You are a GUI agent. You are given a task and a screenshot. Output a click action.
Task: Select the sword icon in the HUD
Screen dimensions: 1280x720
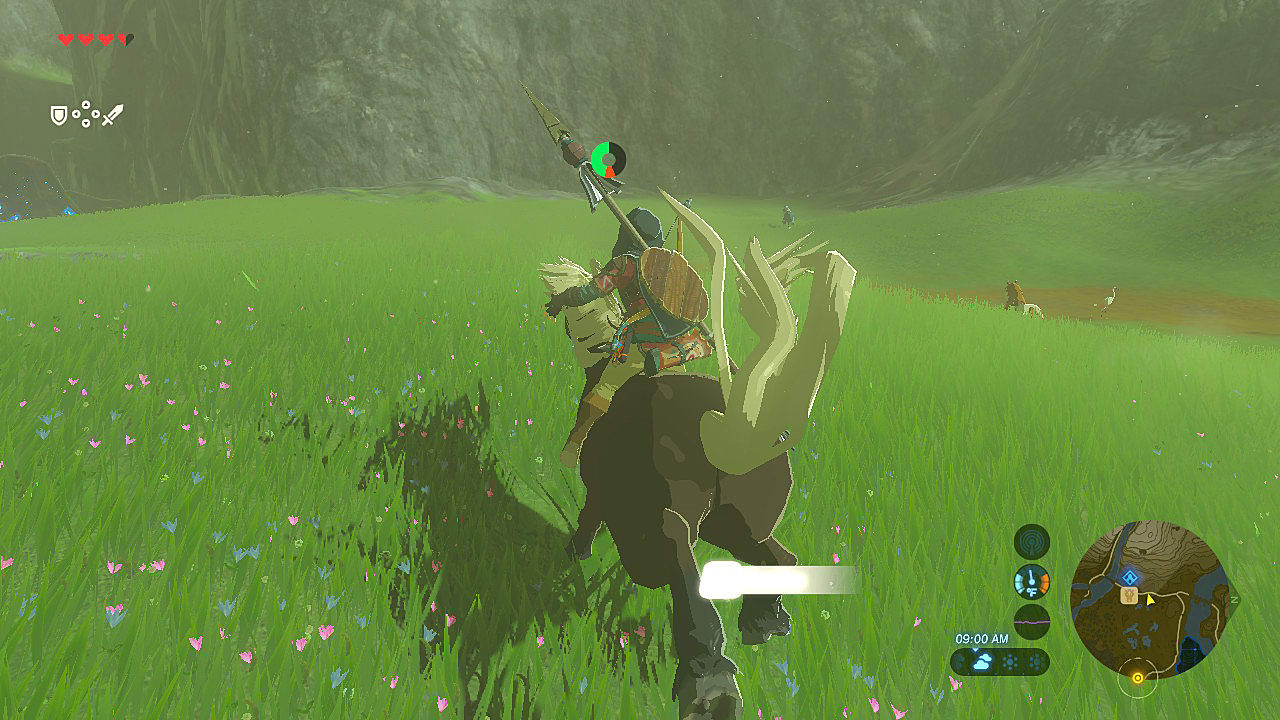pos(114,115)
